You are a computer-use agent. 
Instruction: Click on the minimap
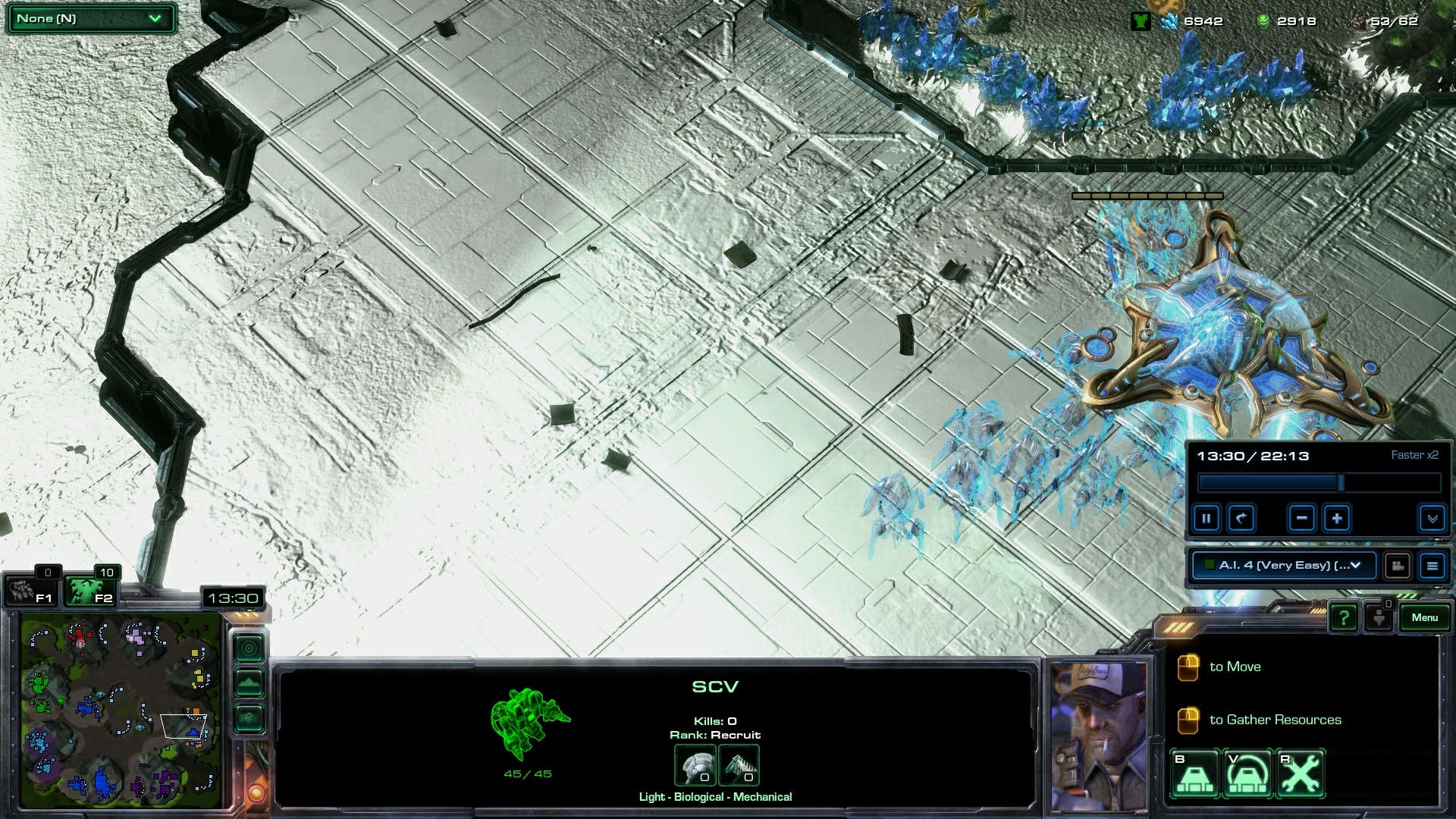coord(121,709)
